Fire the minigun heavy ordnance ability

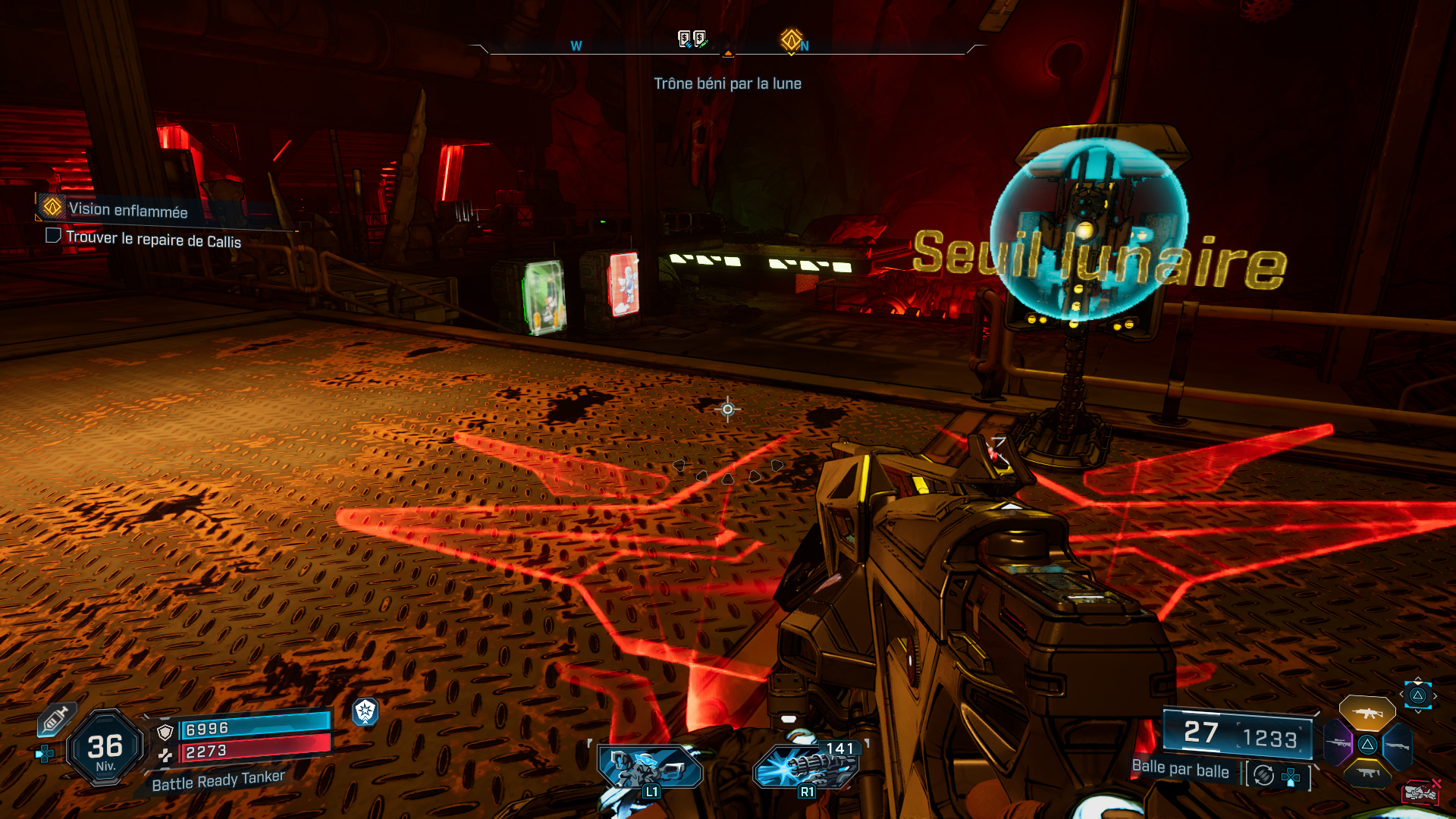(807, 766)
